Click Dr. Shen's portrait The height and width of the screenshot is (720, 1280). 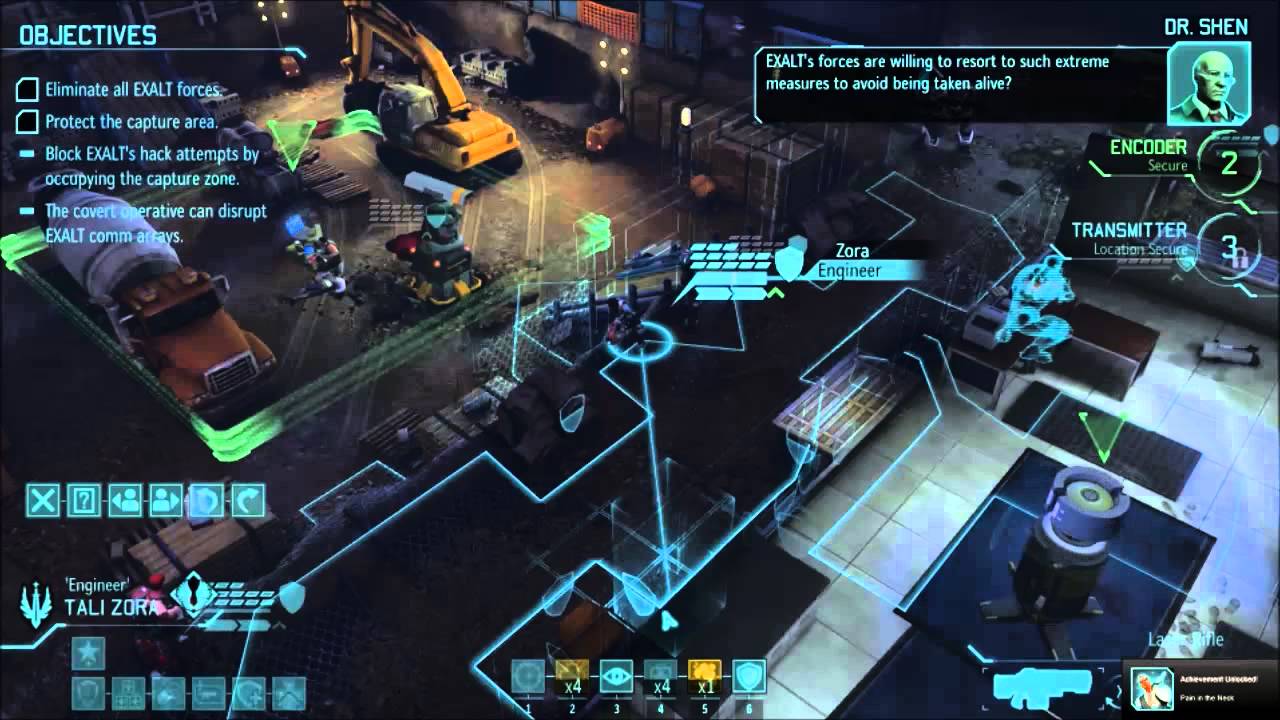click(1208, 86)
